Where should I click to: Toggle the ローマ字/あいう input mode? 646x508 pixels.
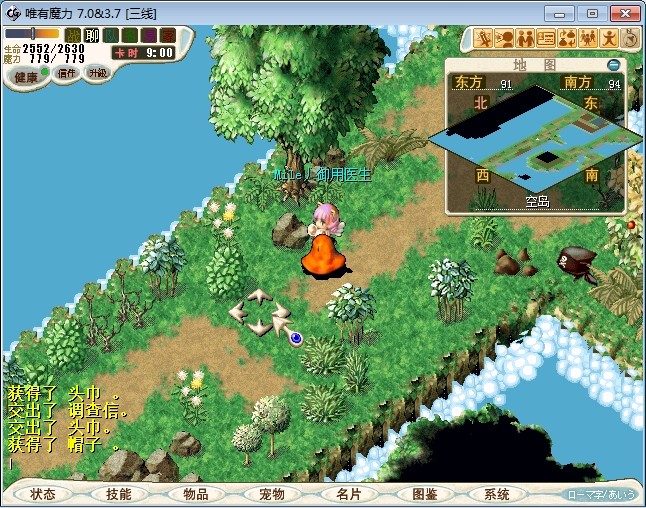[x=601, y=495]
